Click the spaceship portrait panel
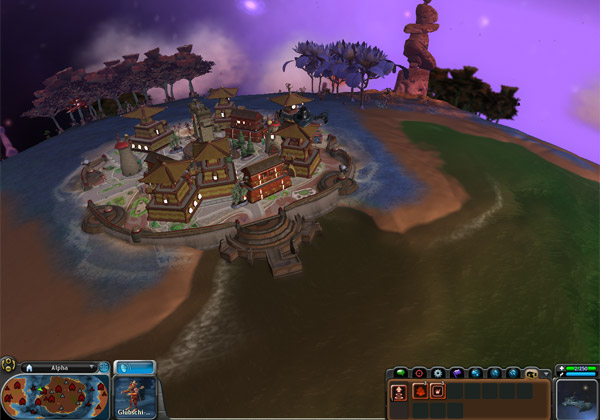Image resolution: width=600 pixels, height=420 pixels. 578,397
